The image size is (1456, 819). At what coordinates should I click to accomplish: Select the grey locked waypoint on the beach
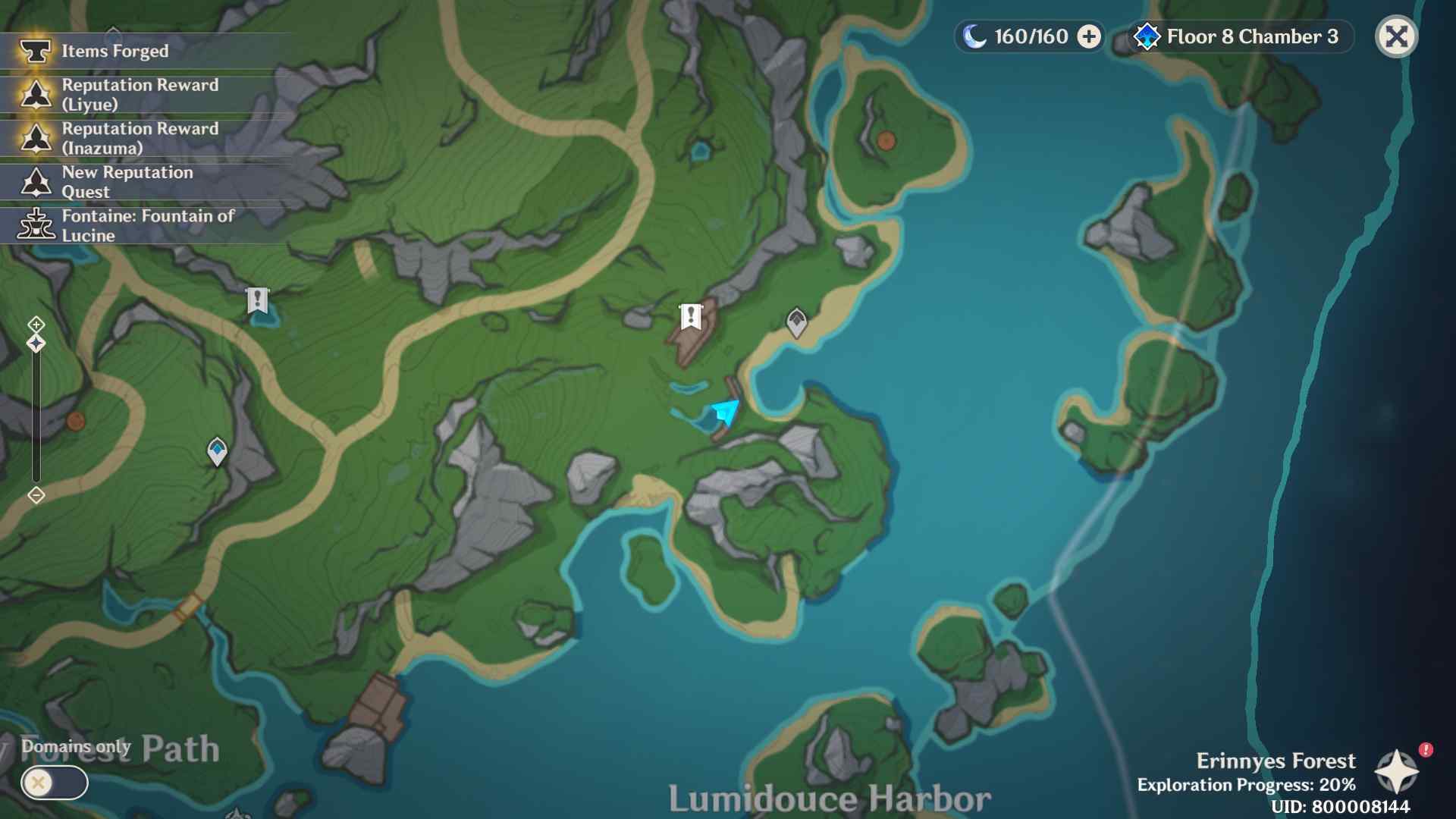(x=796, y=322)
